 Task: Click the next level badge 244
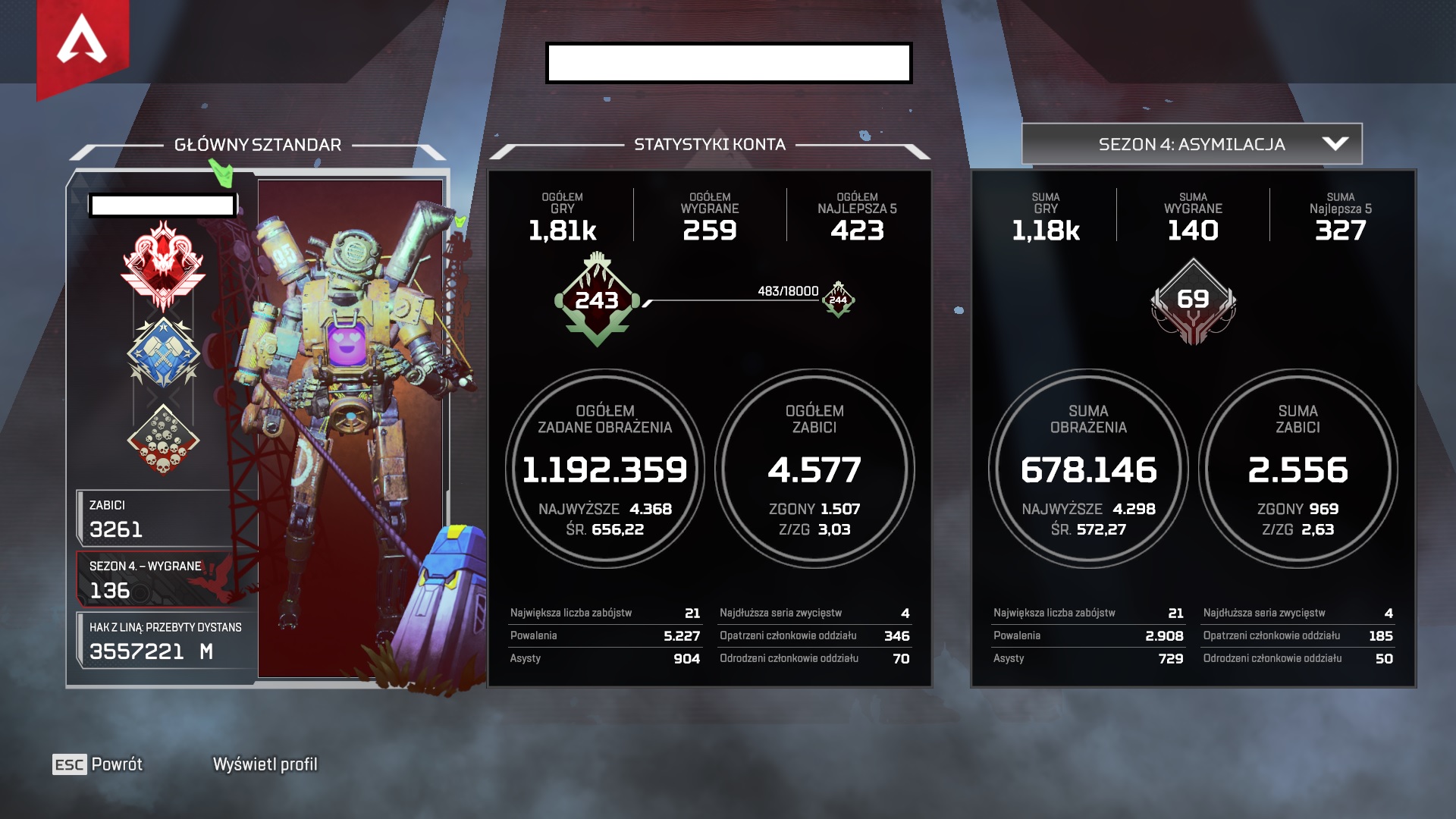pos(836,297)
